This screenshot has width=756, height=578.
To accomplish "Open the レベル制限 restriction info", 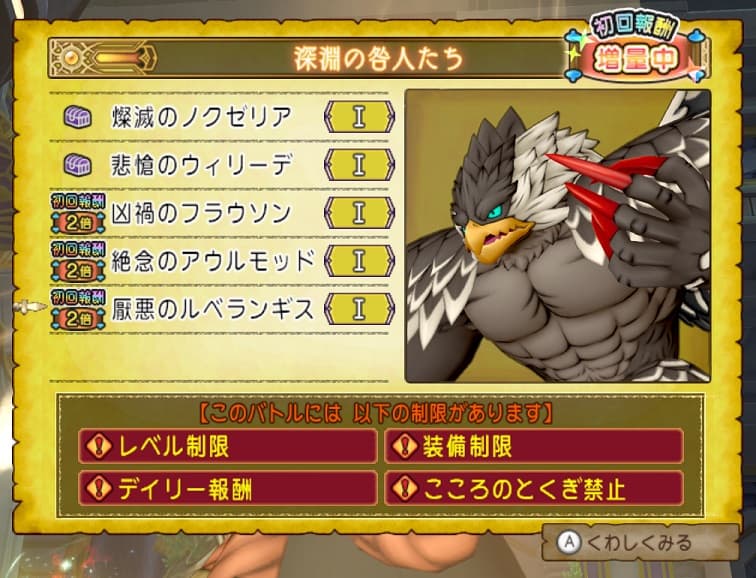I will pos(227,446).
